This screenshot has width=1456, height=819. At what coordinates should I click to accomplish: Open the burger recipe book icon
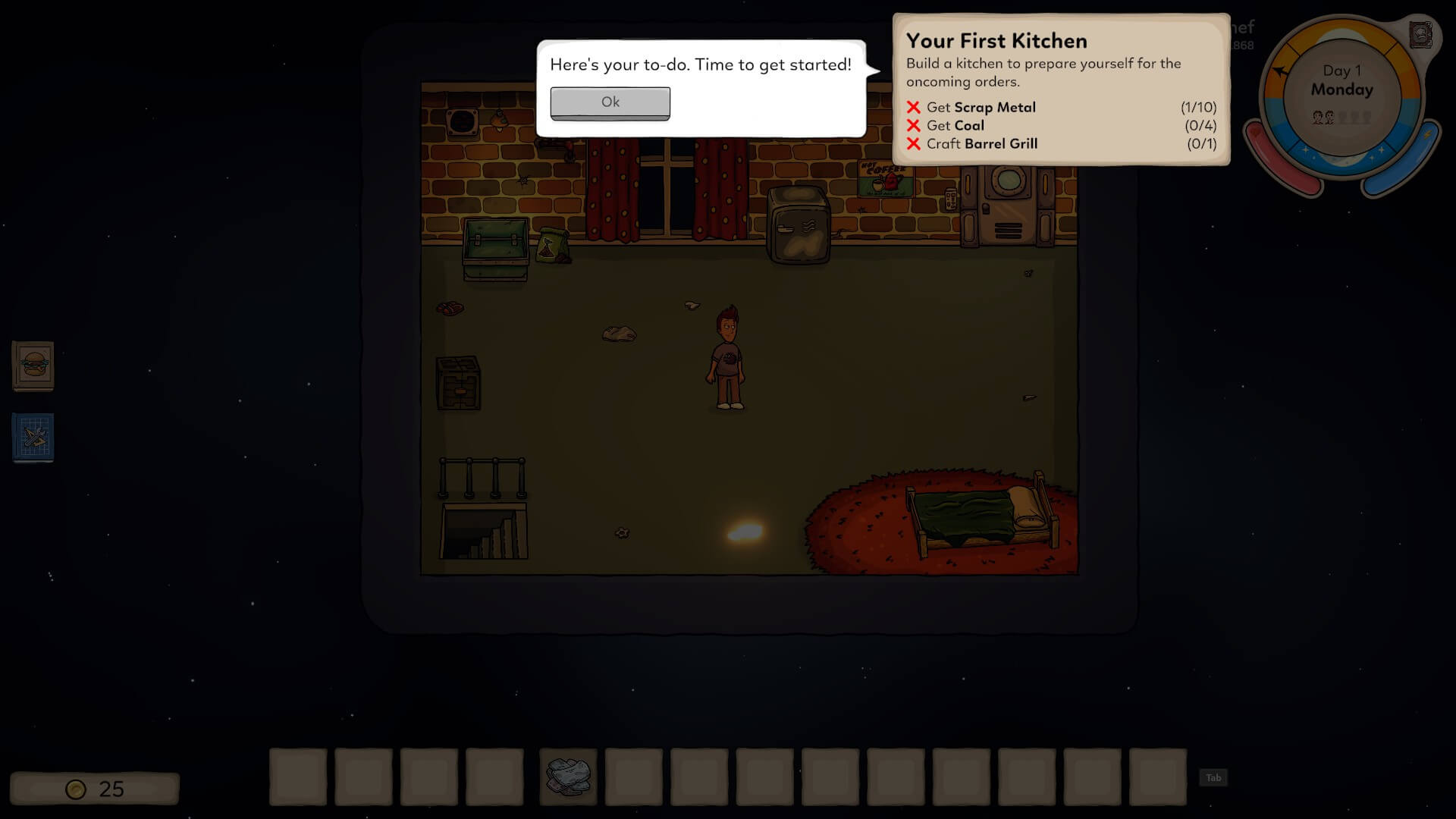pos(33,366)
